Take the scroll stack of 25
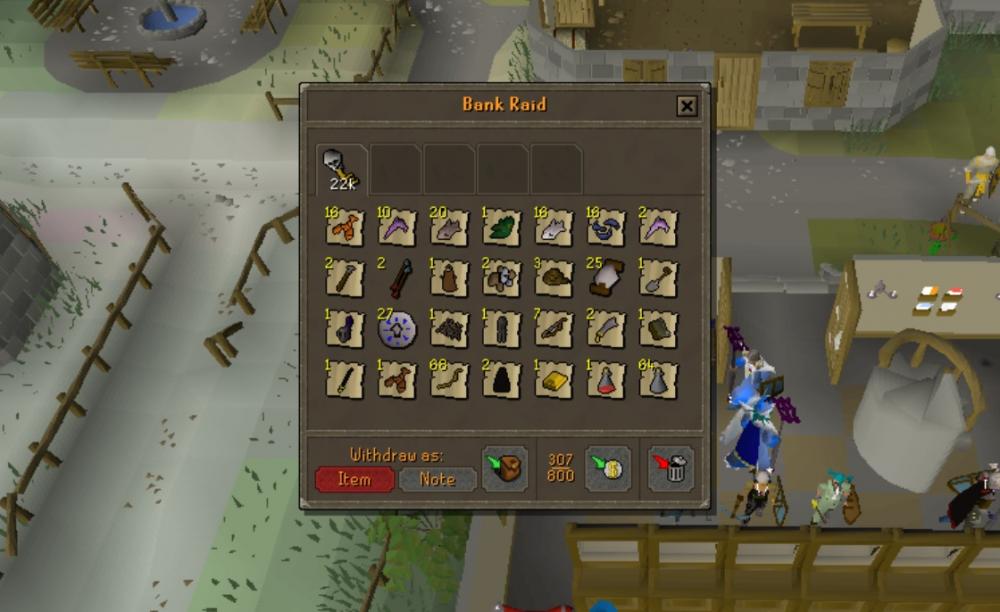Viewport: 1000px width, 612px height. click(606, 279)
